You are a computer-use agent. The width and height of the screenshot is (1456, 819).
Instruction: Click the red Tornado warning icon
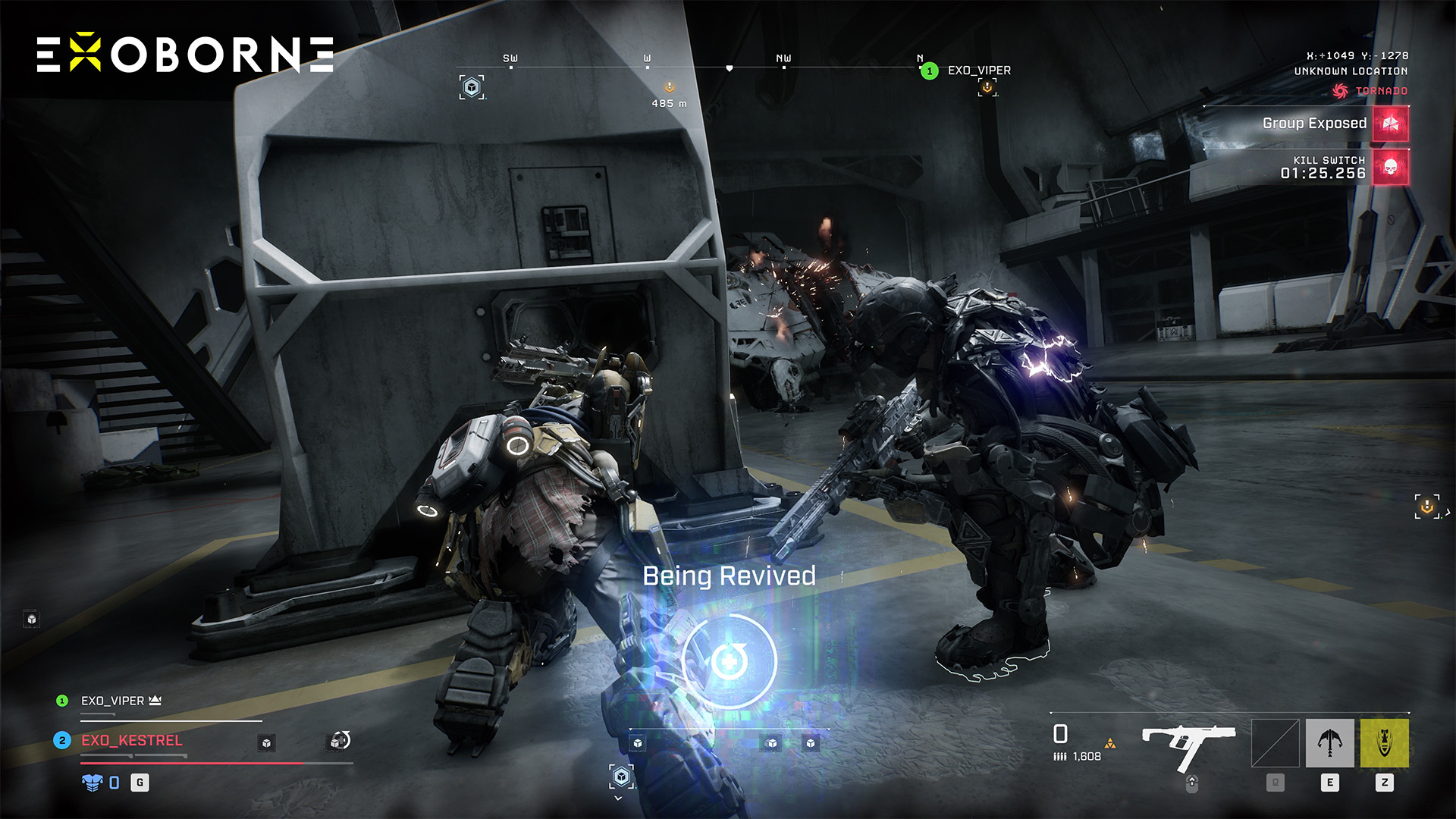[x=1340, y=91]
